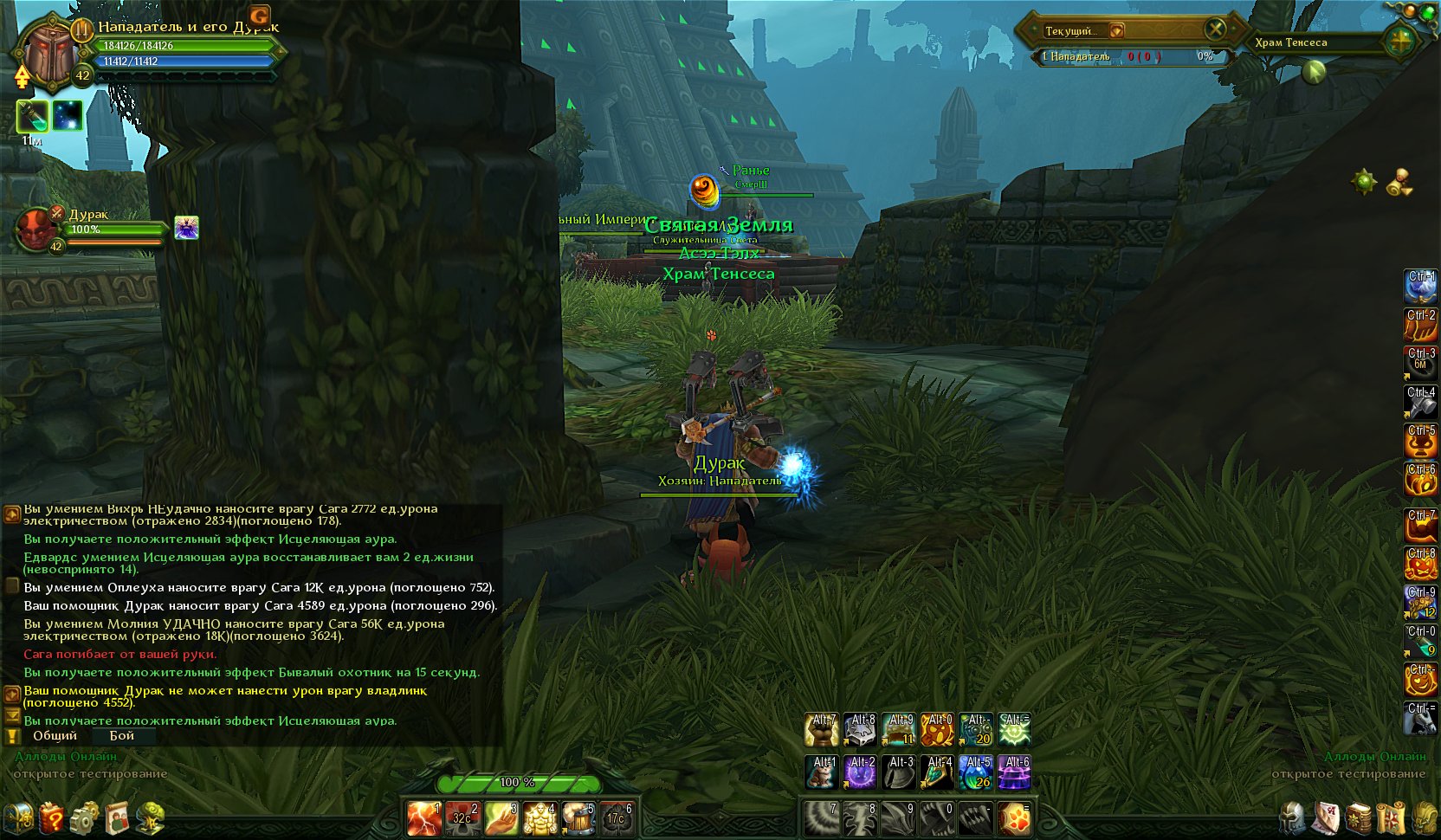This screenshot has height=840, width=1441.
Task: Open the settings gears icon
Action: coord(85,817)
